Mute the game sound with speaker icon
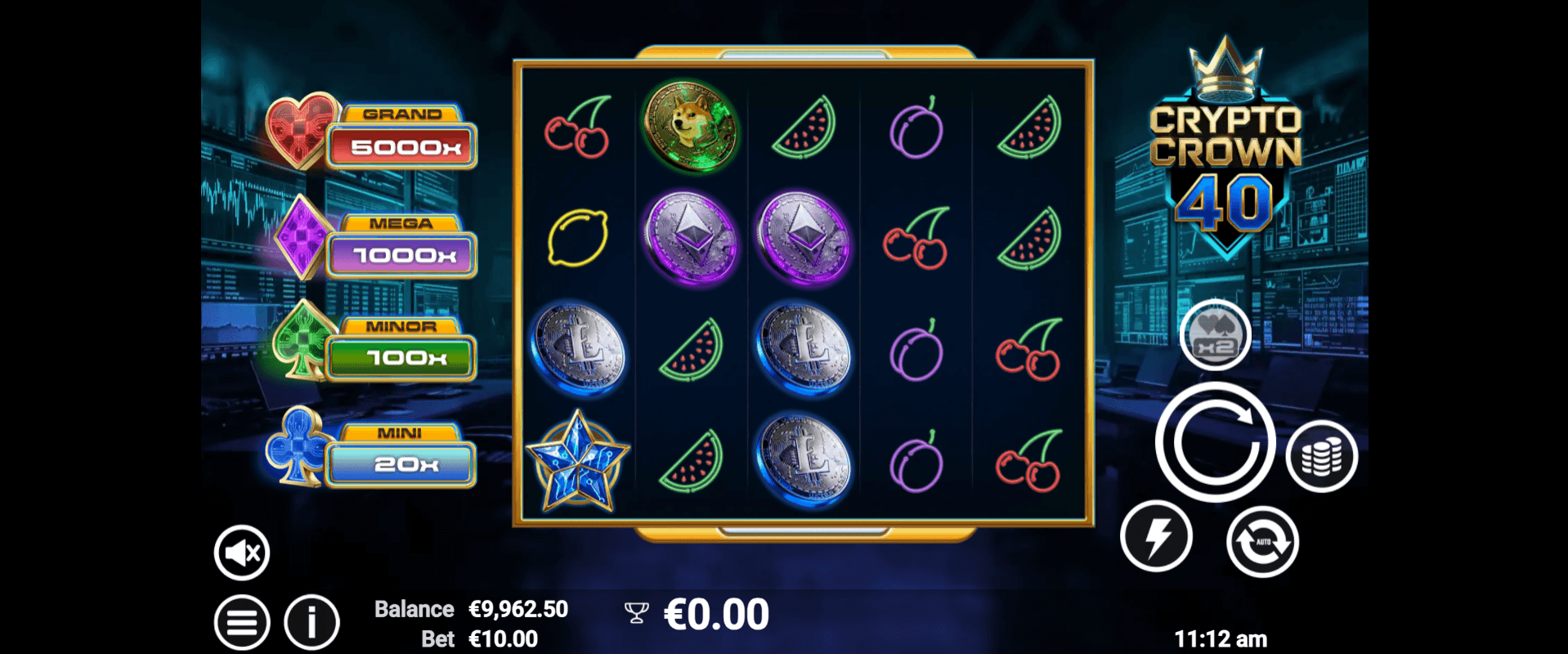 click(241, 552)
